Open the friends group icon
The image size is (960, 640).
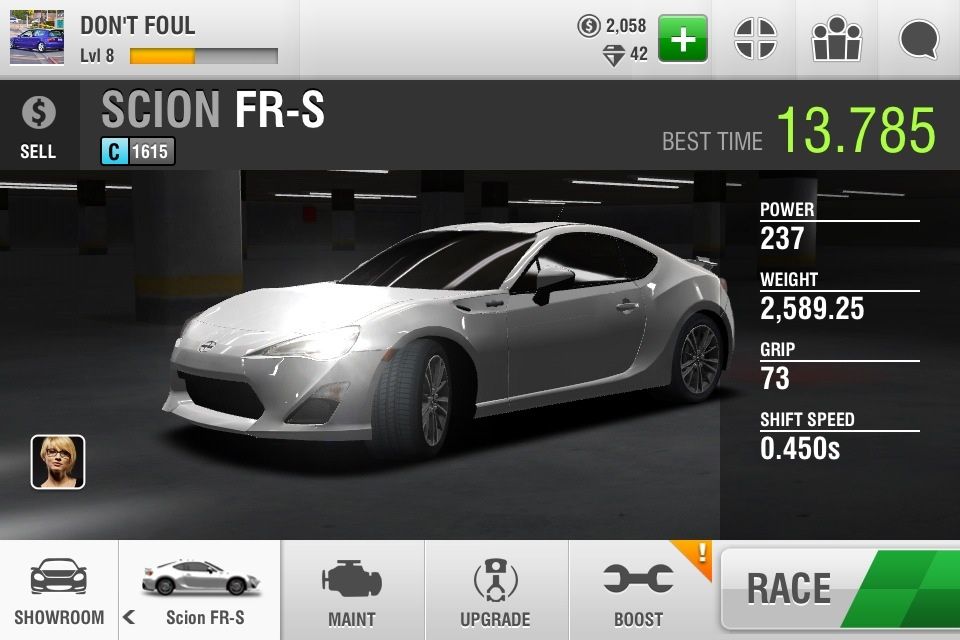(x=836, y=39)
